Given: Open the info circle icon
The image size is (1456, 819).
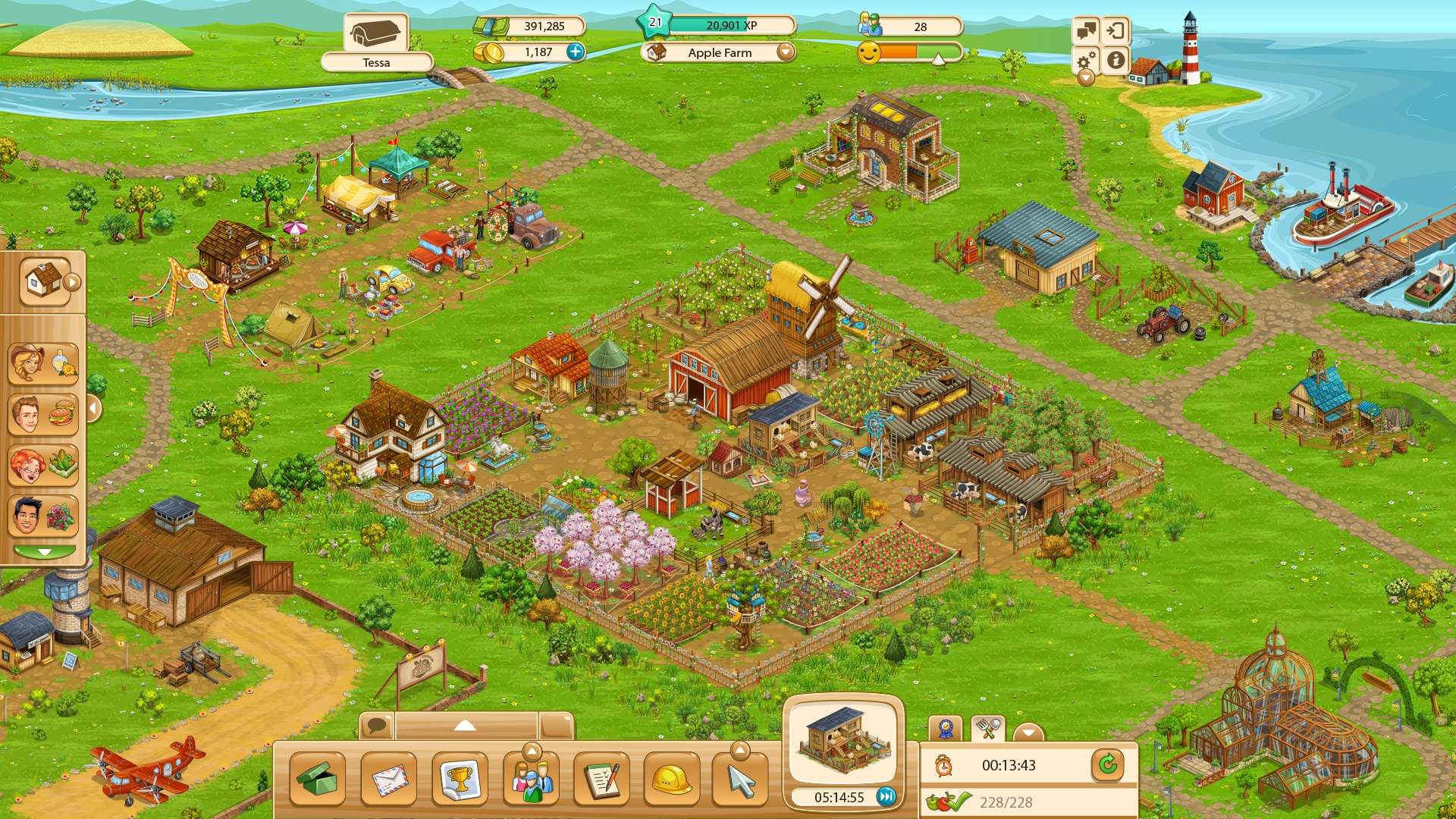Looking at the screenshot, I should 1115,61.
